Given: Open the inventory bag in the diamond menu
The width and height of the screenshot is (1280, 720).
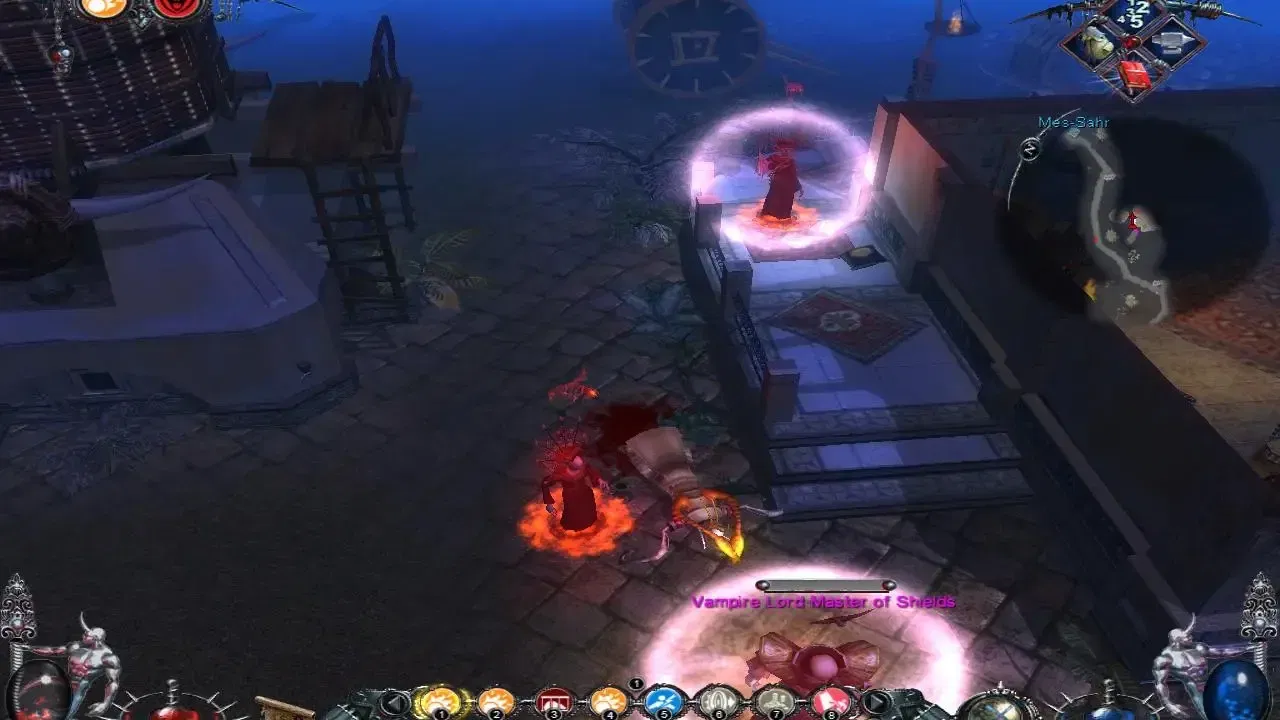Looking at the screenshot, I should pyautogui.click(x=1097, y=41).
